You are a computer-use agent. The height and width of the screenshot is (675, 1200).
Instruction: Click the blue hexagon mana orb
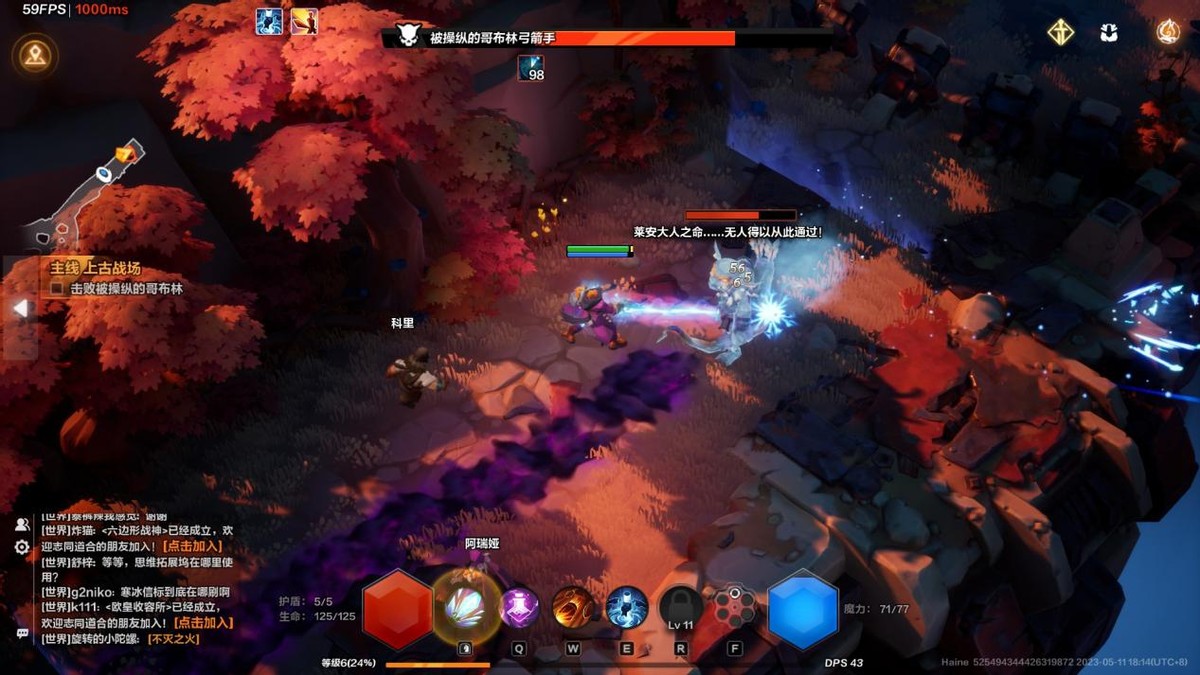click(803, 610)
